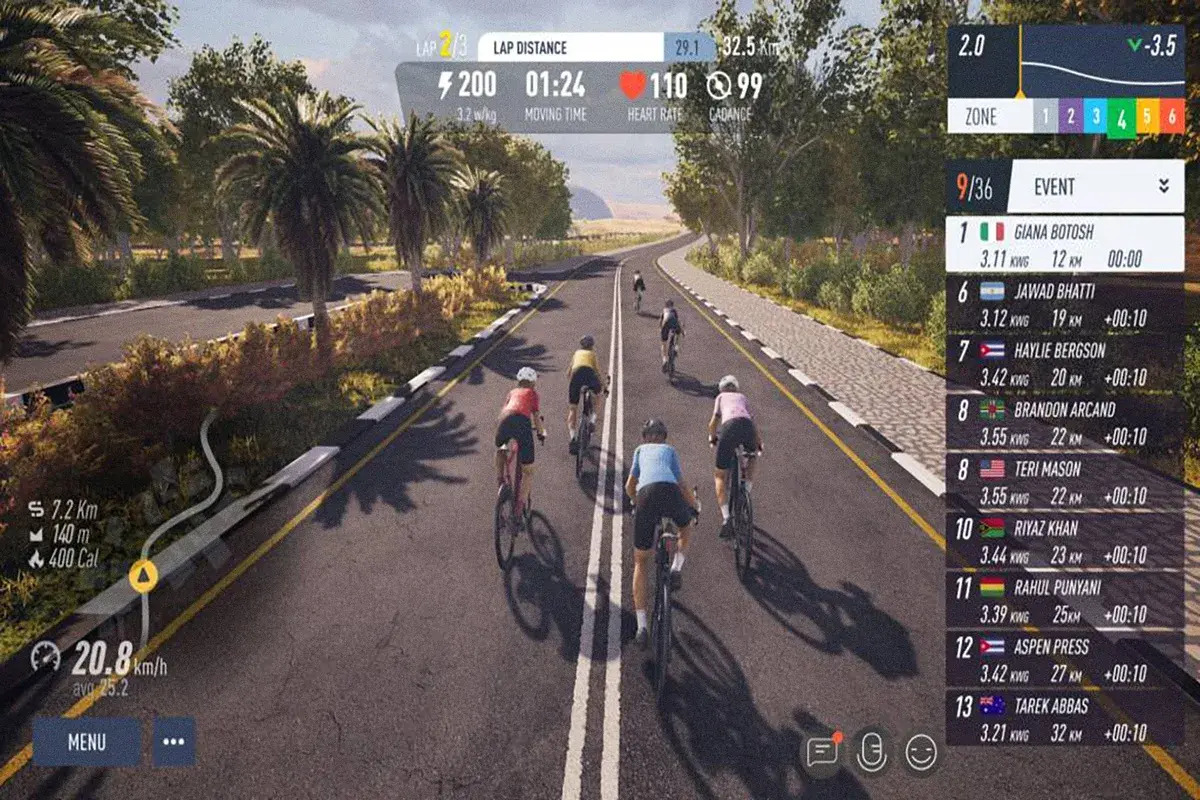Image resolution: width=1200 pixels, height=800 pixels.
Task: Select rider Giana Botosh in leaderboard
Action: point(1065,244)
